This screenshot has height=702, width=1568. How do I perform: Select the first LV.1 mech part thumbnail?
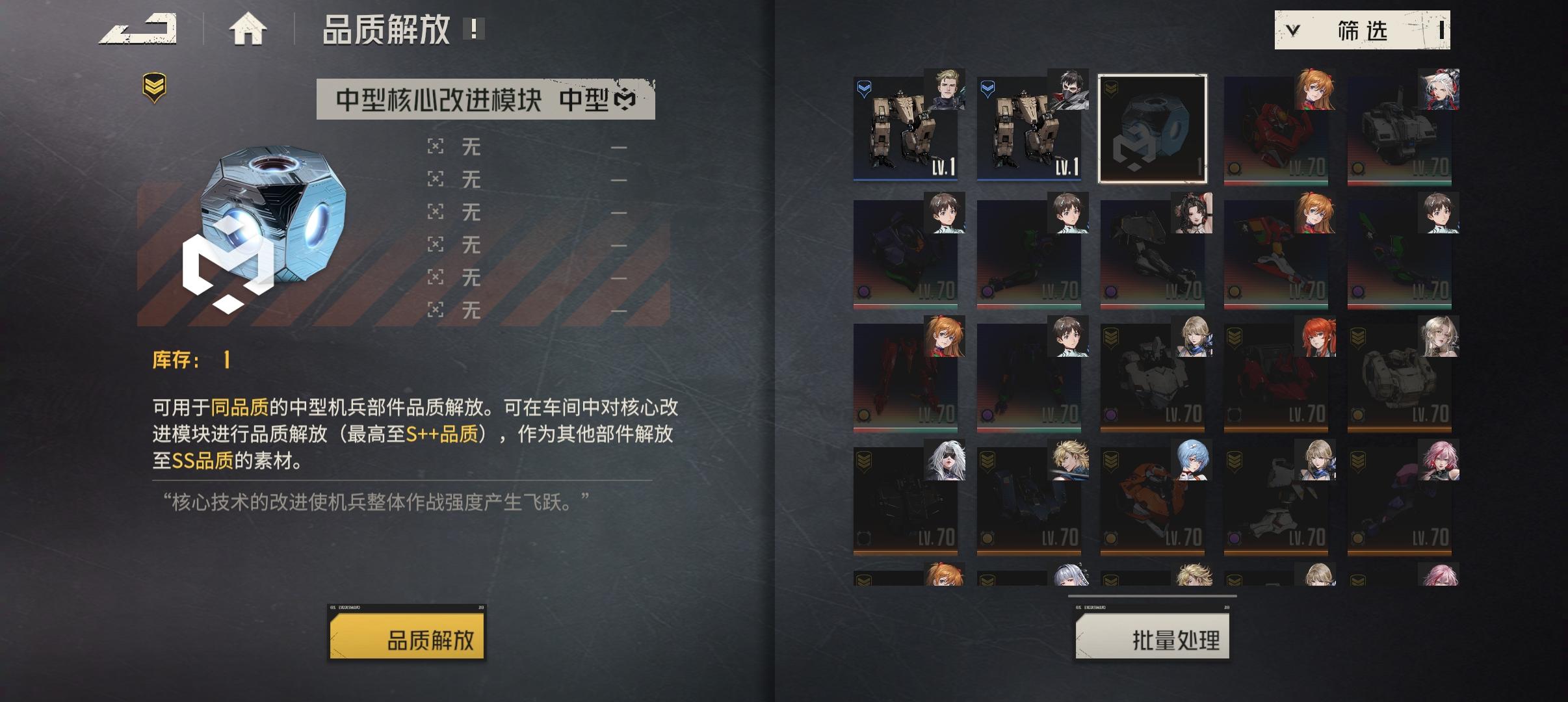point(904,128)
